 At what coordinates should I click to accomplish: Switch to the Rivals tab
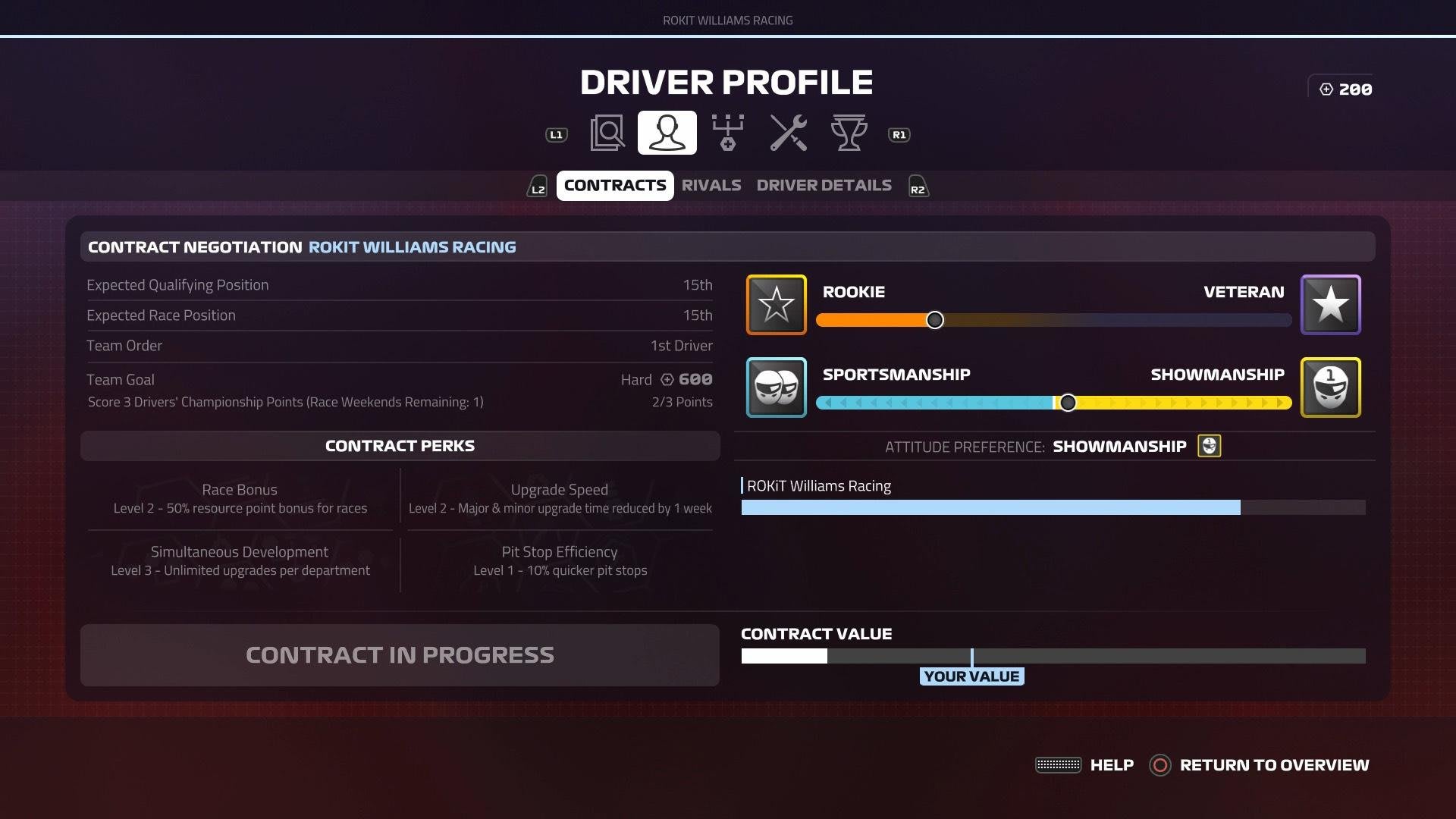[x=711, y=186]
